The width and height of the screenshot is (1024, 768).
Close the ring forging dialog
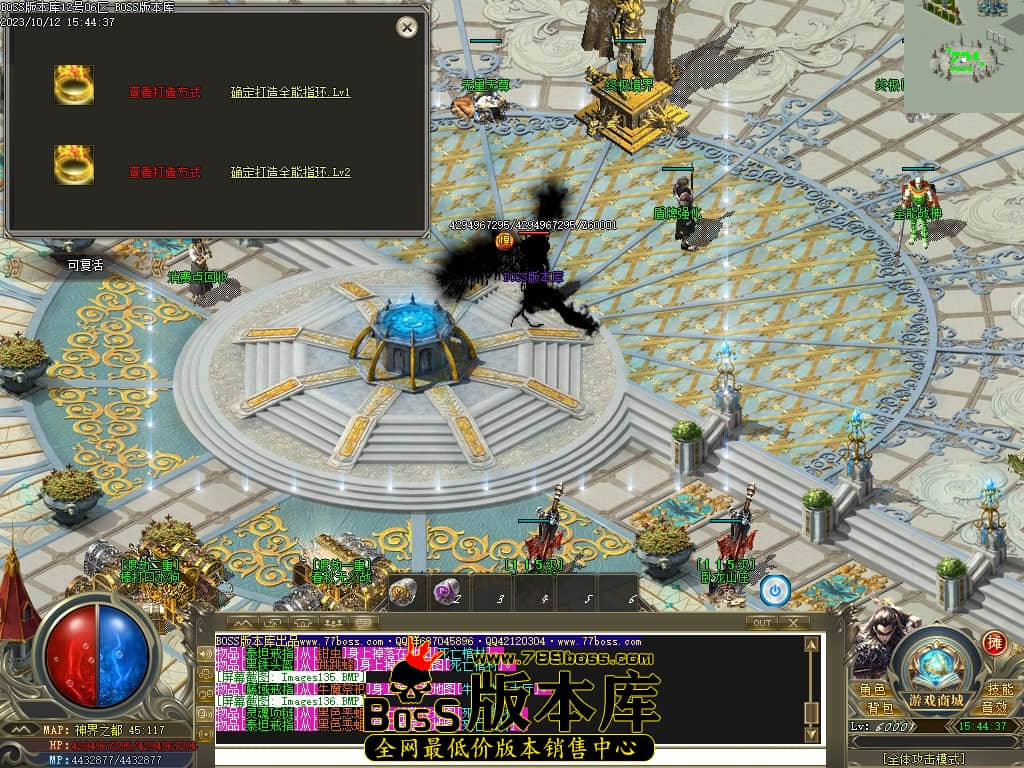coord(406,27)
